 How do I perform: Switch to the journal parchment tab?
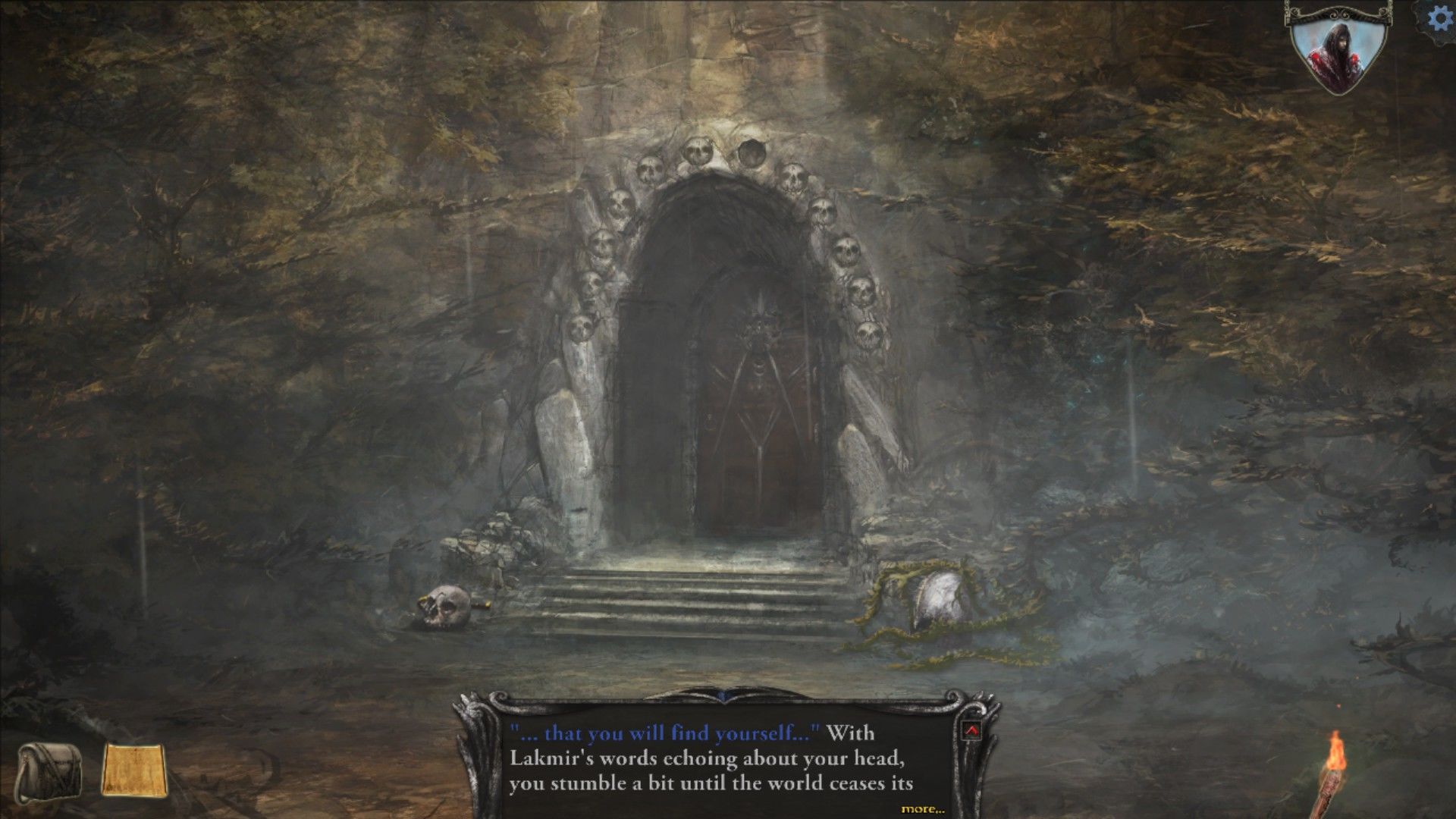pos(133,767)
